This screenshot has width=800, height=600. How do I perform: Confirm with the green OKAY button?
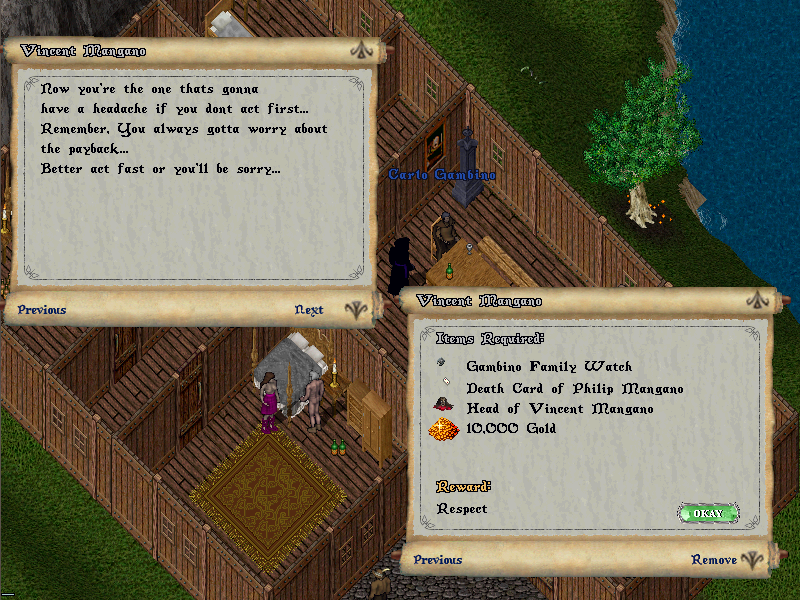708,513
